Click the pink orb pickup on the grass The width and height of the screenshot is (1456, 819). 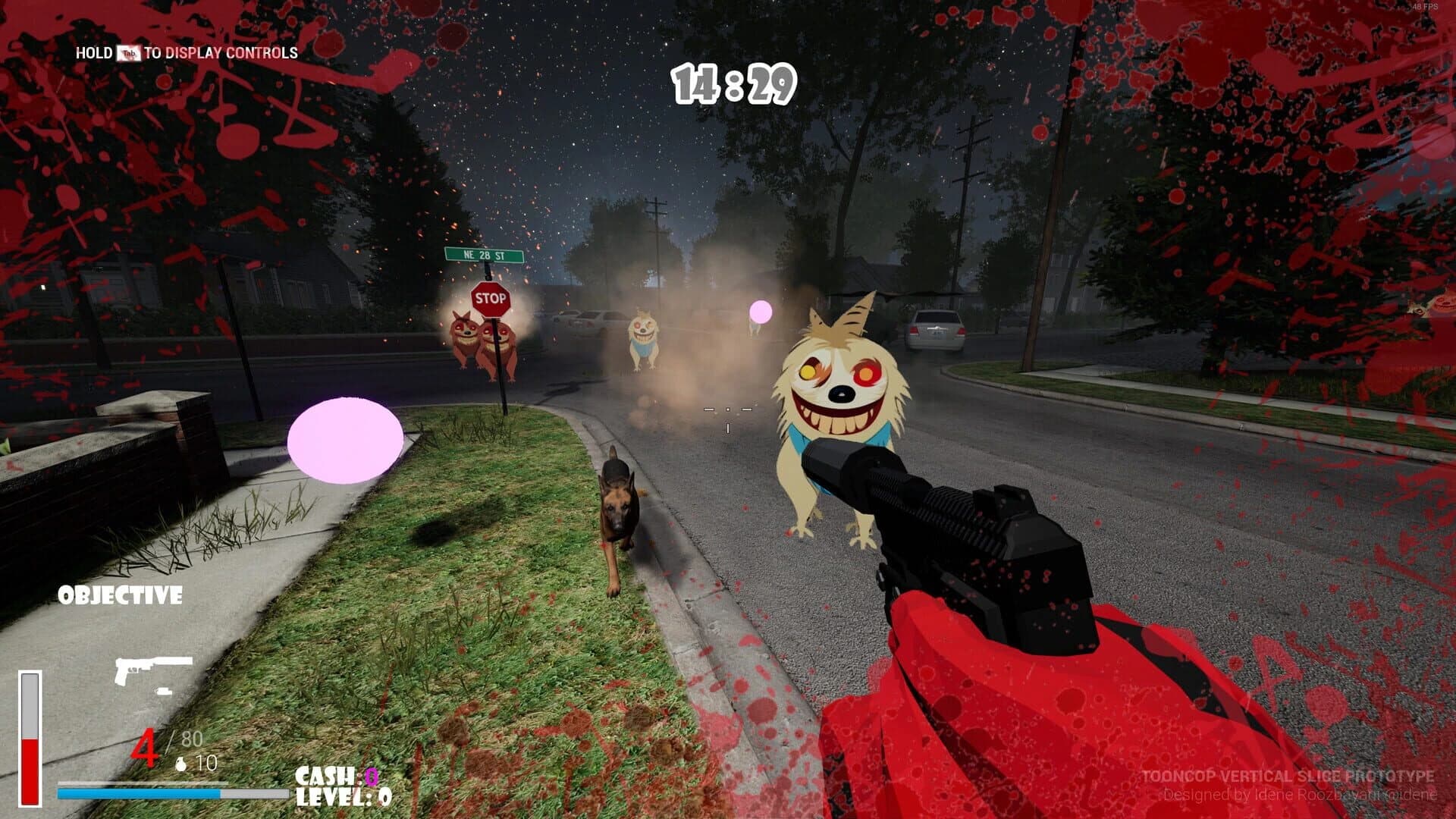(x=345, y=441)
